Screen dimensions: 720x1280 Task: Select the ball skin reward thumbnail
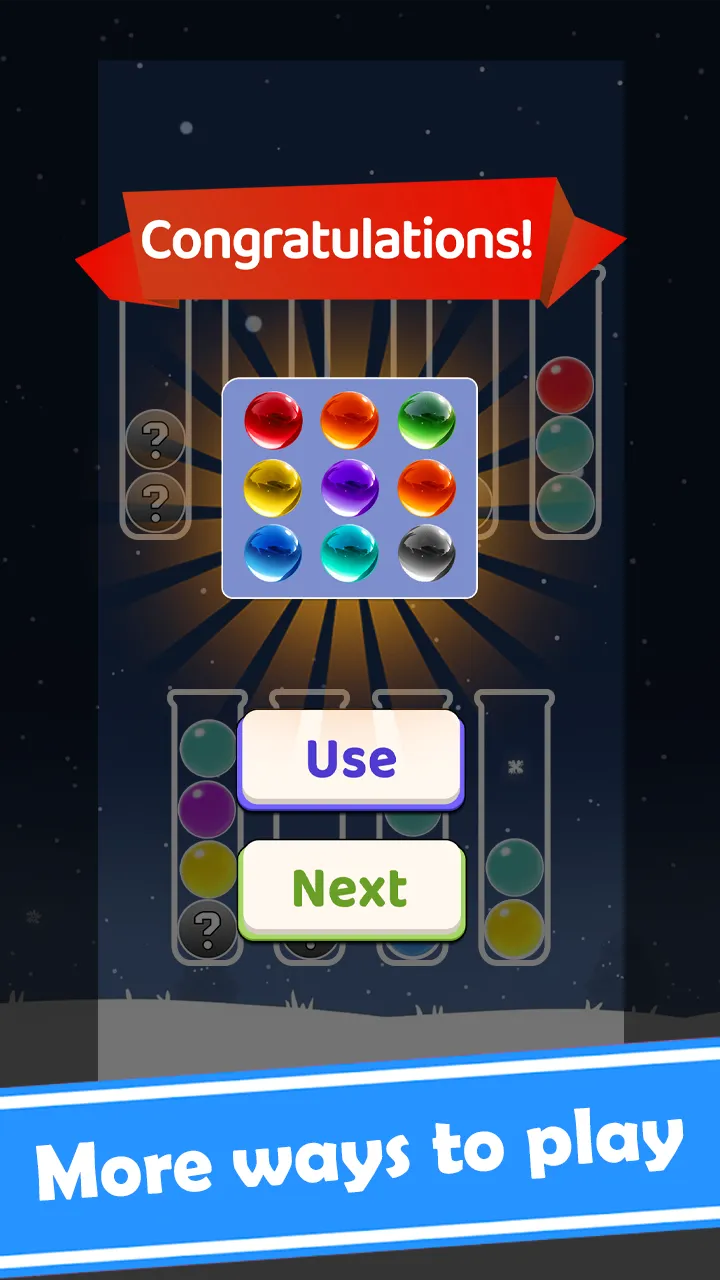click(349, 488)
